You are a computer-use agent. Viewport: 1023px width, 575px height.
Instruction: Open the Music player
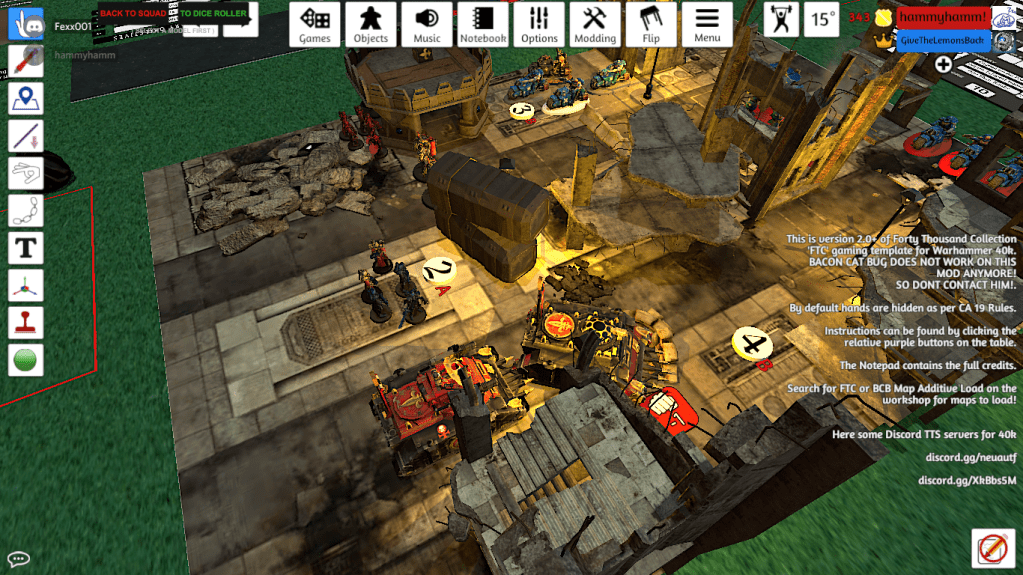point(427,24)
